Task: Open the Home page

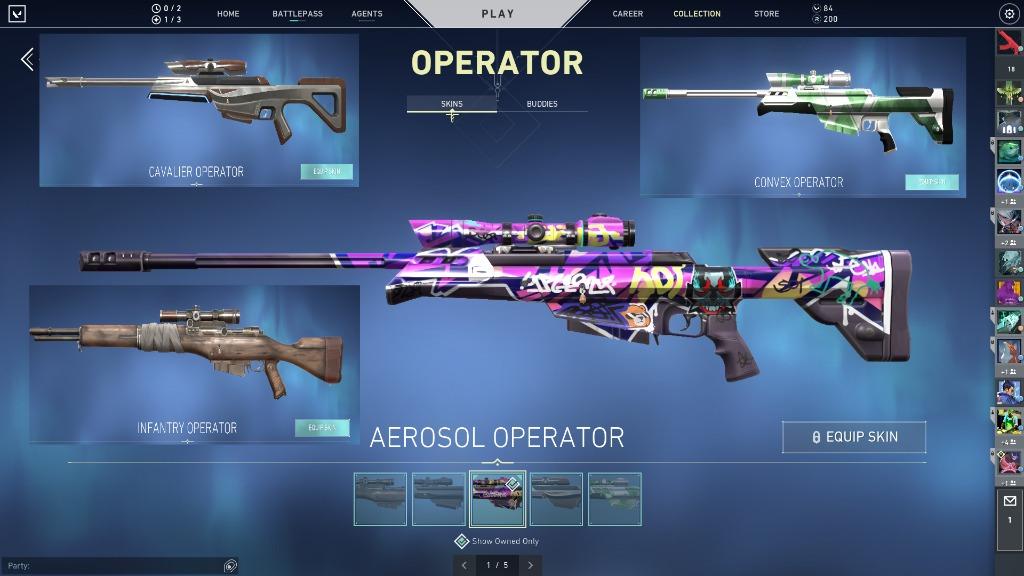Action: 228,14
